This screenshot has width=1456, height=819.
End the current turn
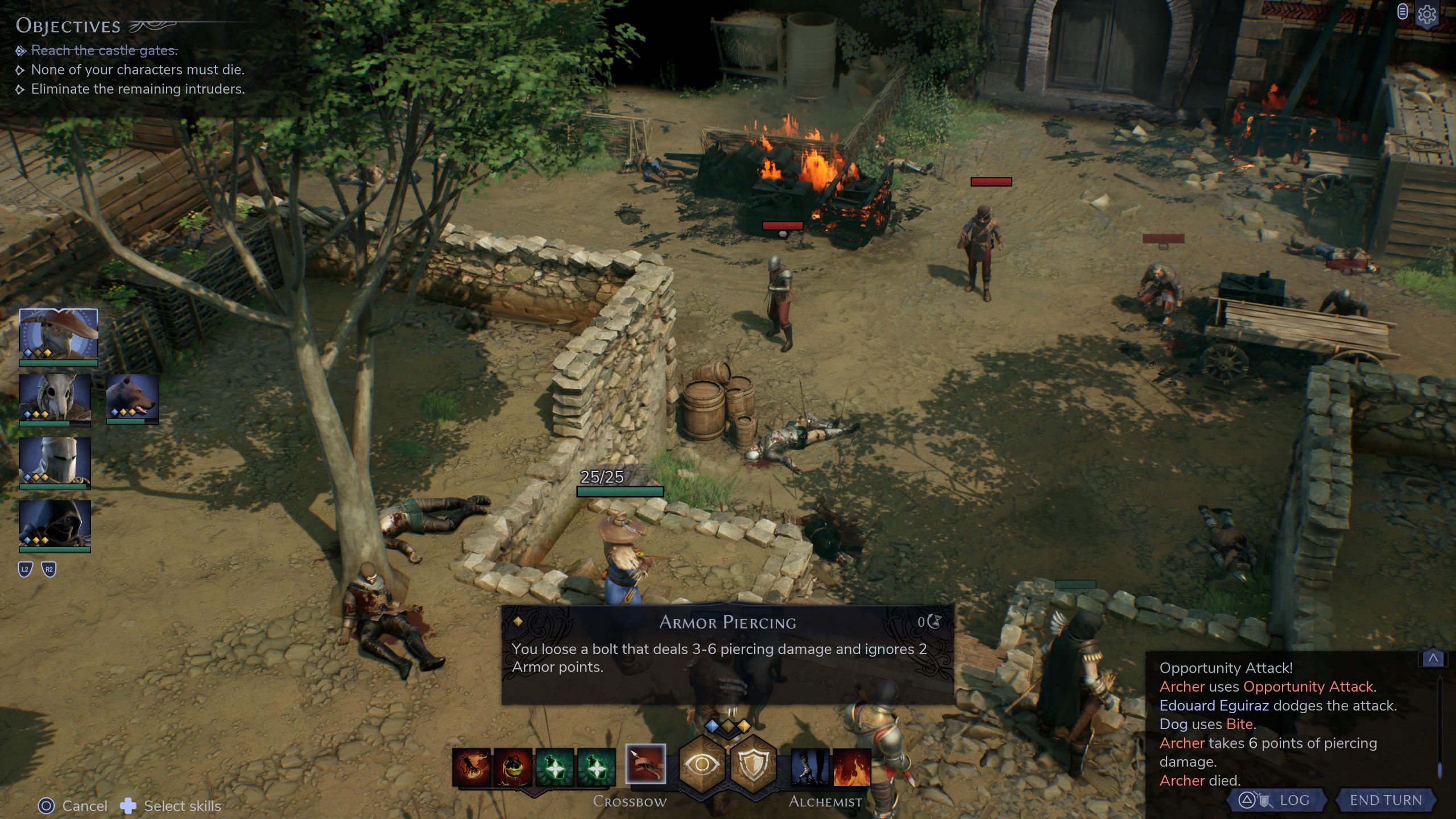[1385, 800]
